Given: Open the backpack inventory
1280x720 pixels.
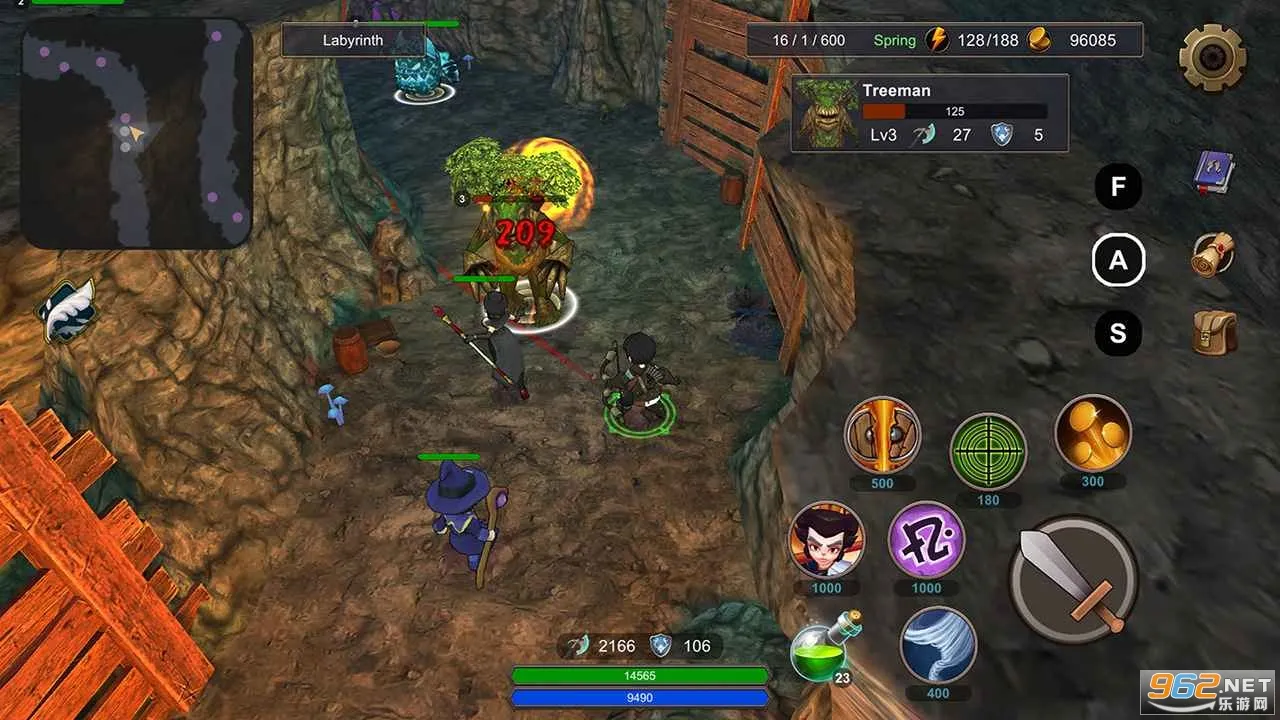Looking at the screenshot, I should (1214, 332).
